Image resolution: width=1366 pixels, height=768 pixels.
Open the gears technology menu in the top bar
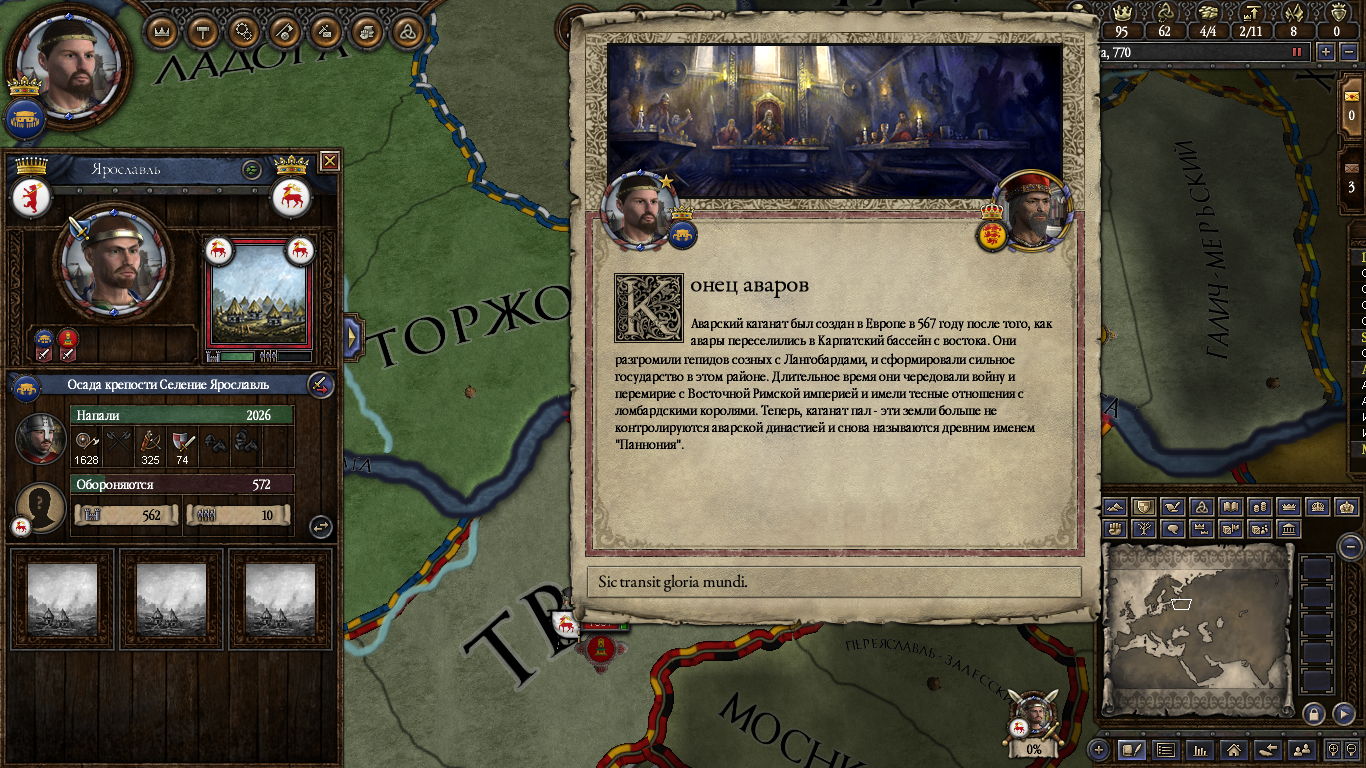click(x=244, y=31)
